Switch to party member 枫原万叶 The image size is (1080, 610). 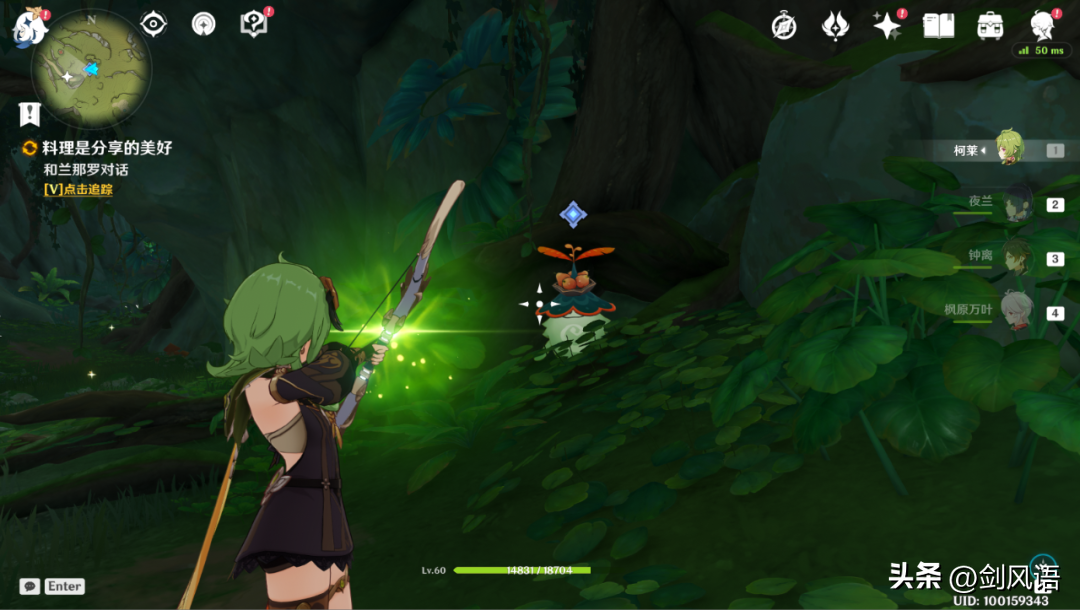tap(1016, 311)
